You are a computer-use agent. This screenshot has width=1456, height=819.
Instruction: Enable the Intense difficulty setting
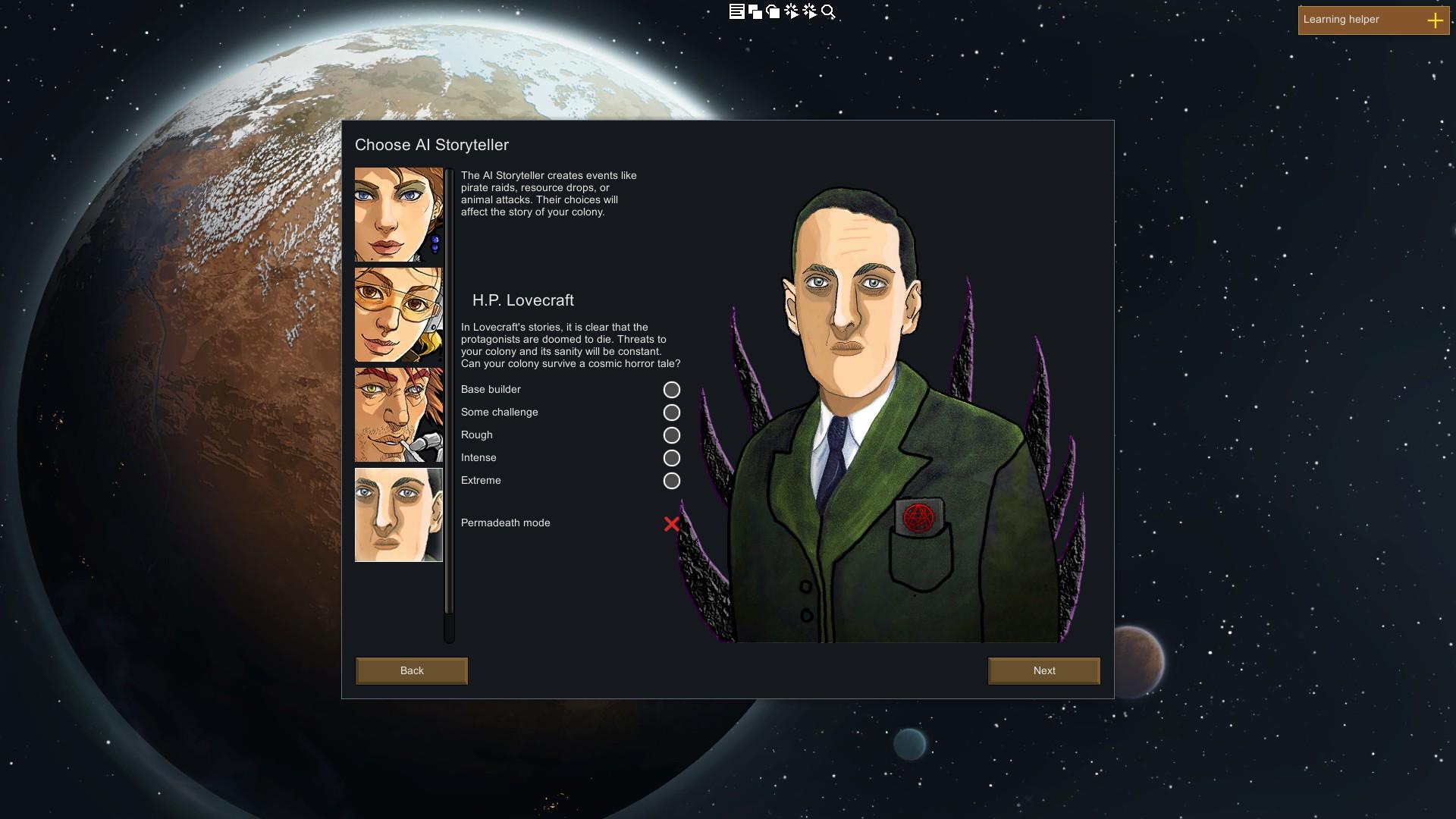672,458
